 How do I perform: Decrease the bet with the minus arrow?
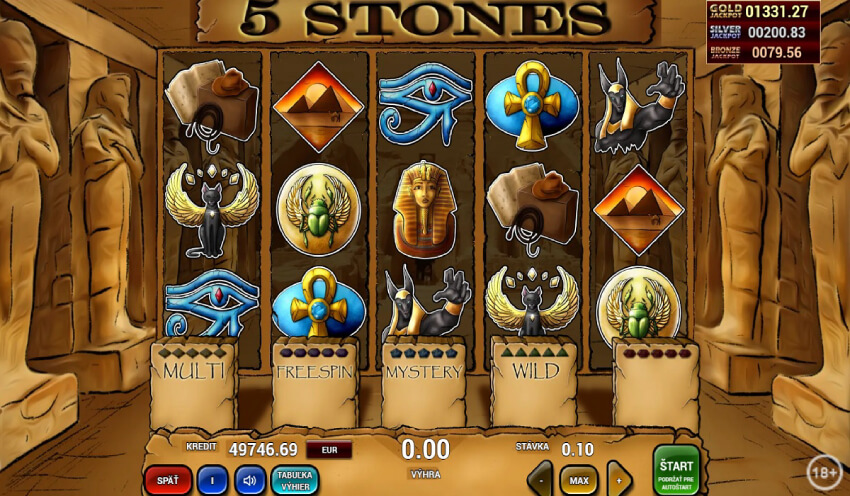point(540,480)
